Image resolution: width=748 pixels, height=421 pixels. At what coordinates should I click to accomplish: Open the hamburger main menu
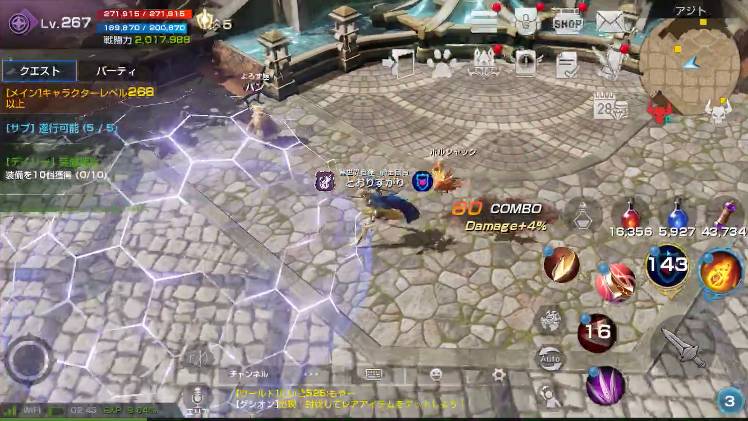(x=484, y=21)
